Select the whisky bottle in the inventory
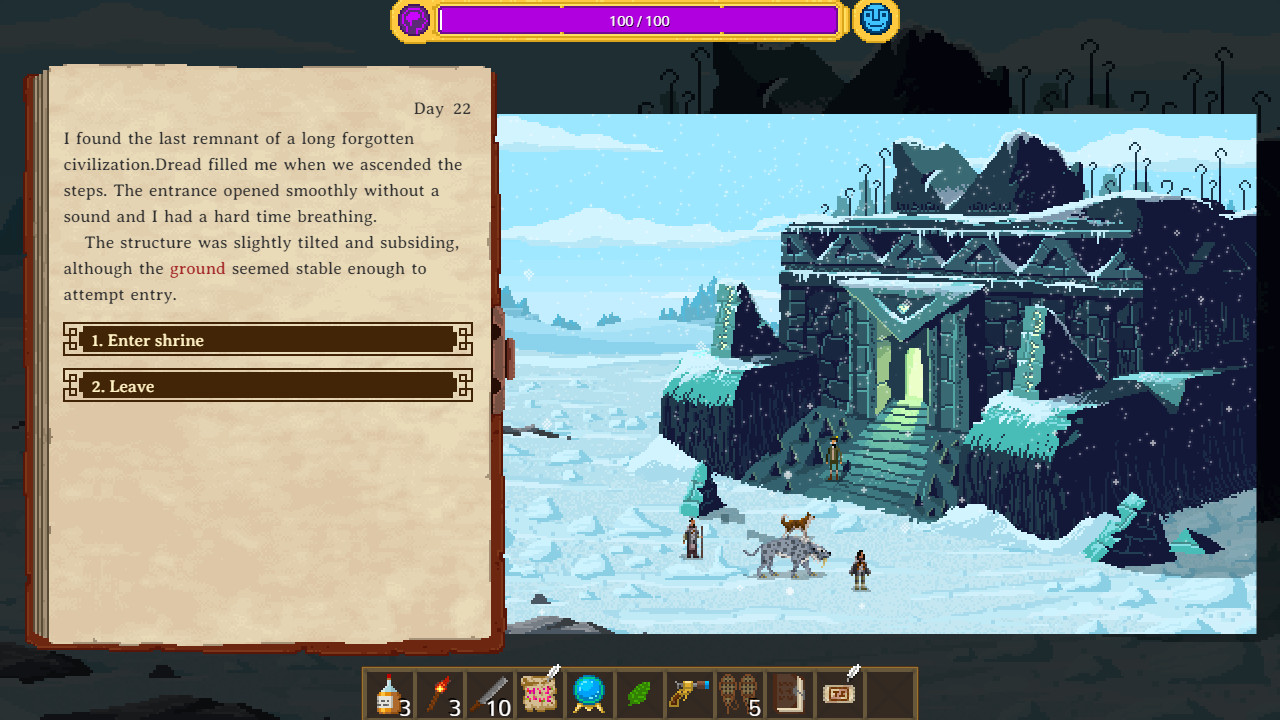The image size is (1280, 720). (x=389, y=694)
